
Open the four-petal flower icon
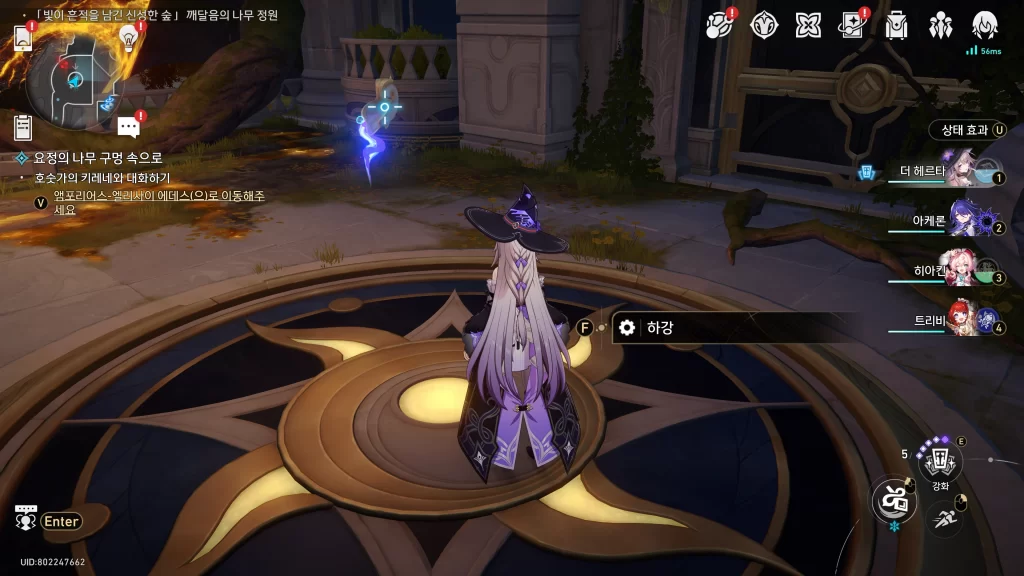click(809, 25)
